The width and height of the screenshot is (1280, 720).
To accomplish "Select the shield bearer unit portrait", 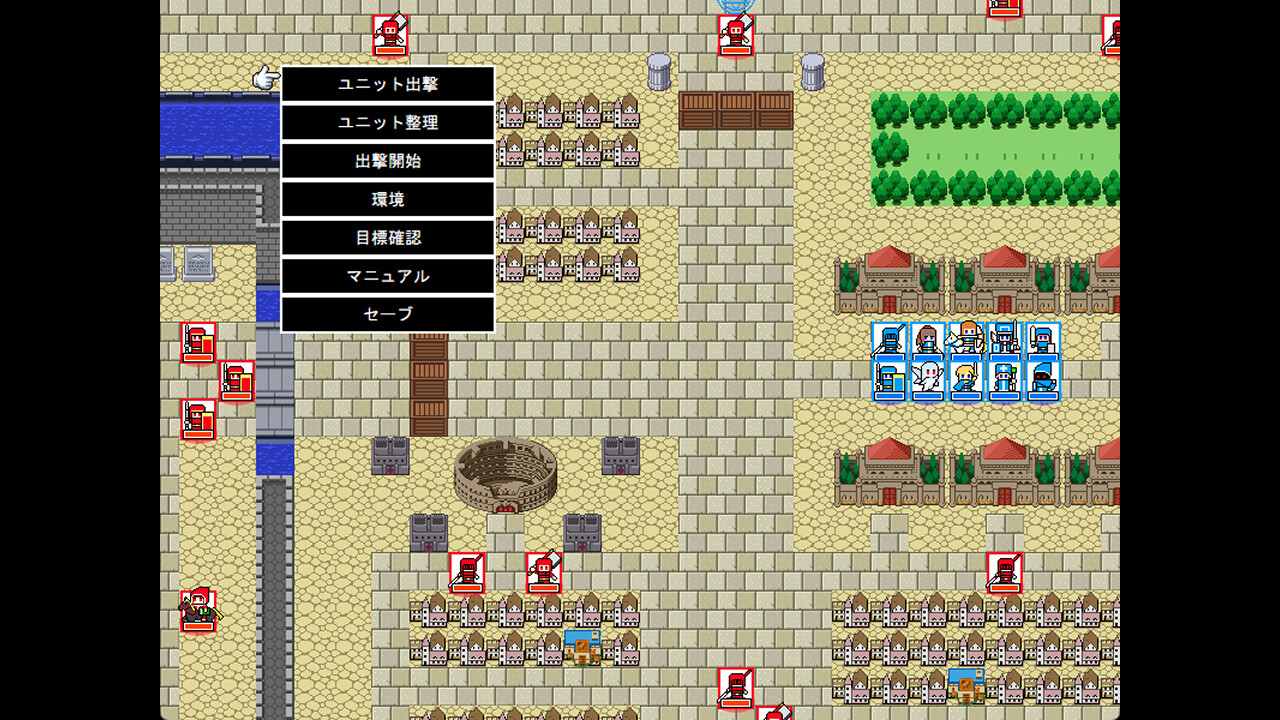I will tap(887, 380).
